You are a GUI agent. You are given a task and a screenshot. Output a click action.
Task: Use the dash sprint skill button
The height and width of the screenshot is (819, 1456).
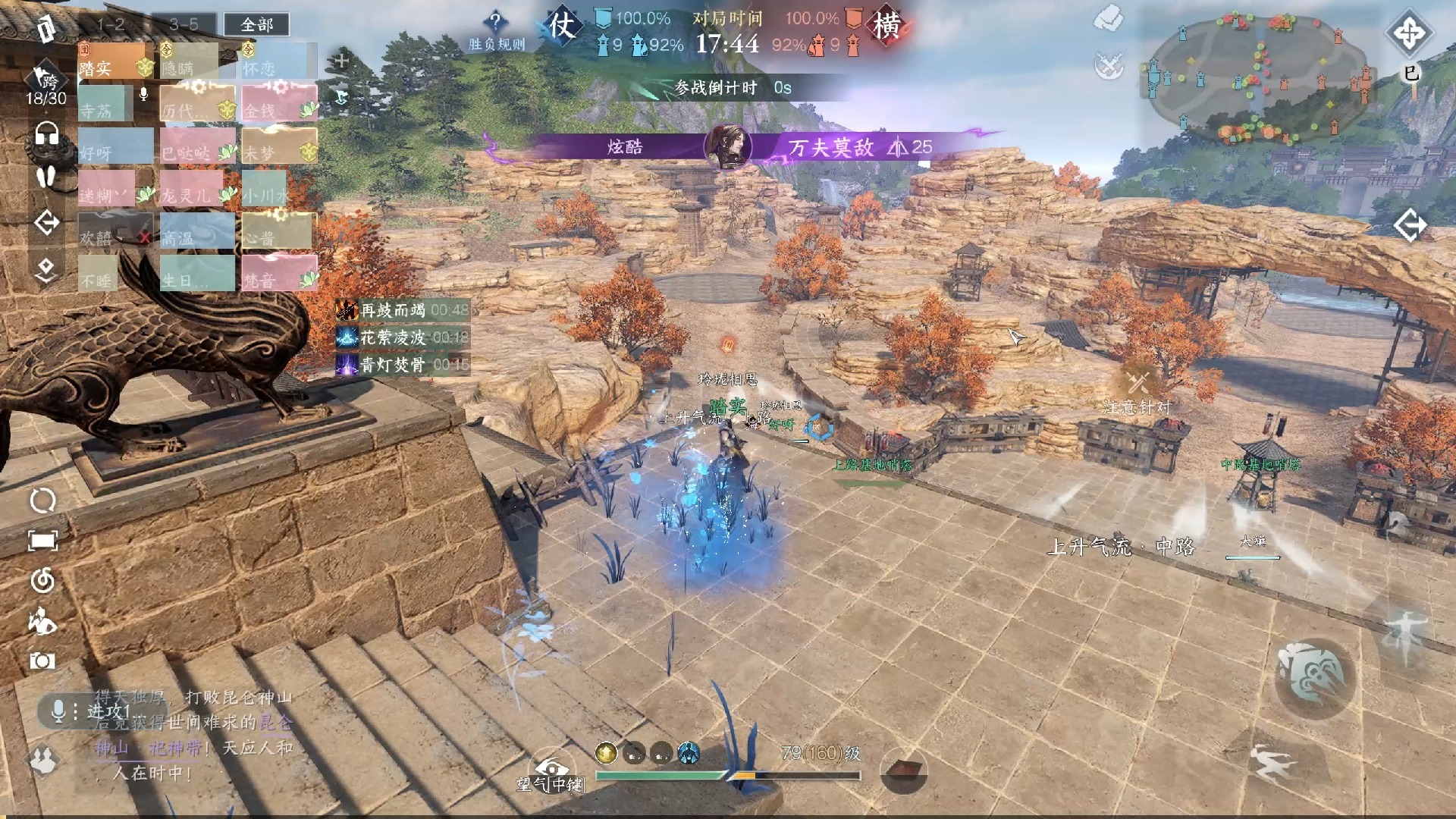1273,764
